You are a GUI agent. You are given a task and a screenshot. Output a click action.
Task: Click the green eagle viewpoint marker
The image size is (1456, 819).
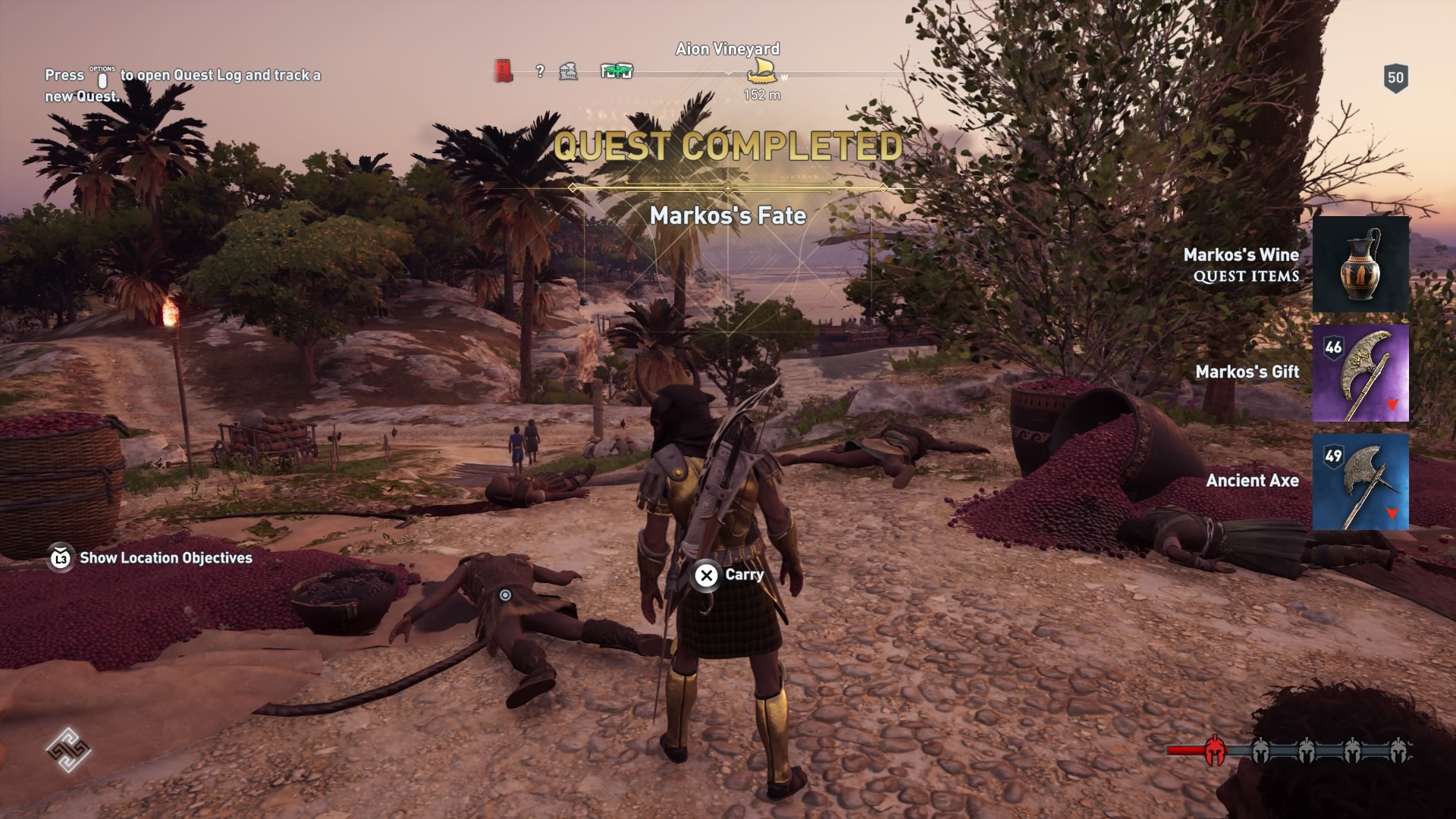pos(617,71)
